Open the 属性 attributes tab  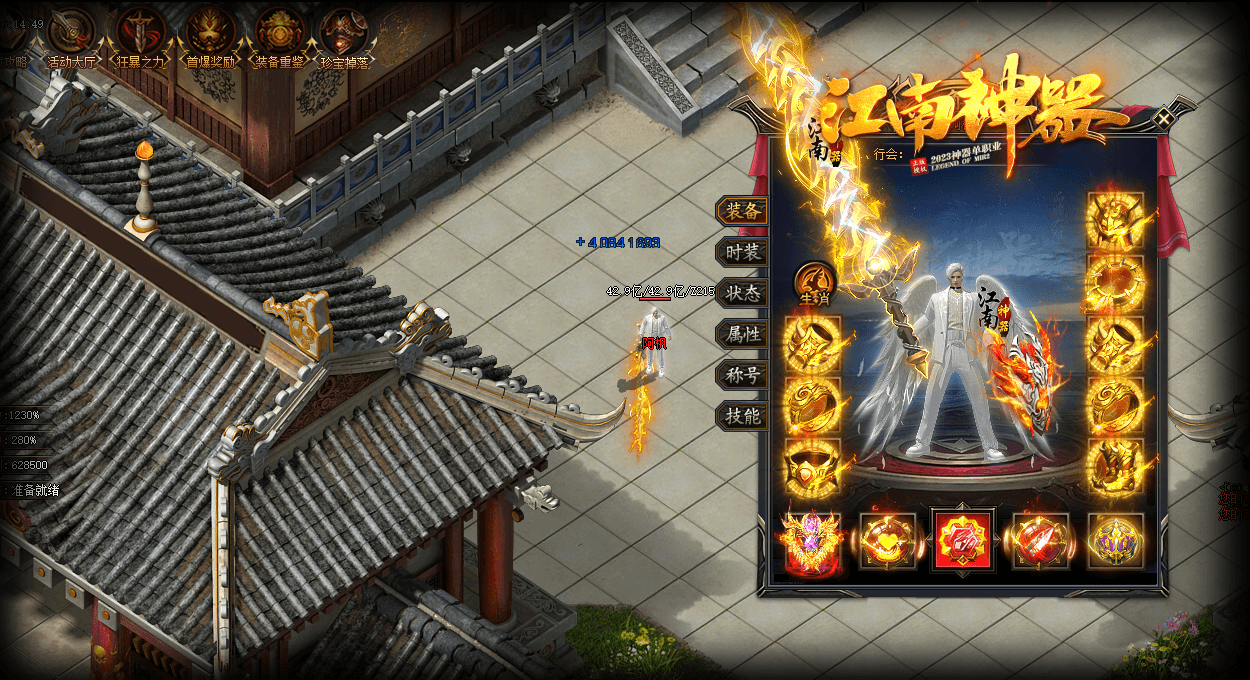tap(743, 335)
